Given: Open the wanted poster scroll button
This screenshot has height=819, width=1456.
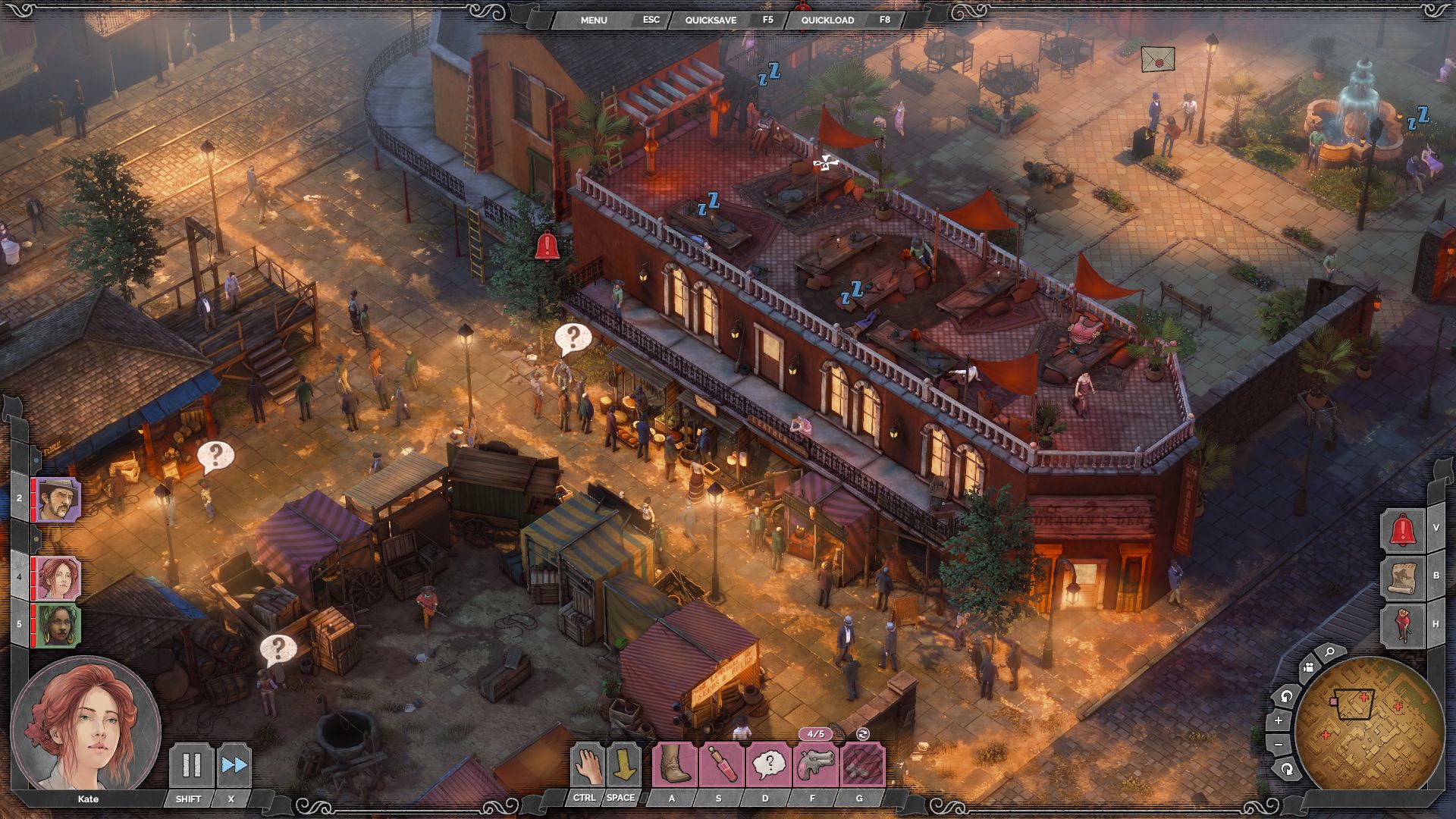Looking at the screenshot, I should [x=1402, y=577].
